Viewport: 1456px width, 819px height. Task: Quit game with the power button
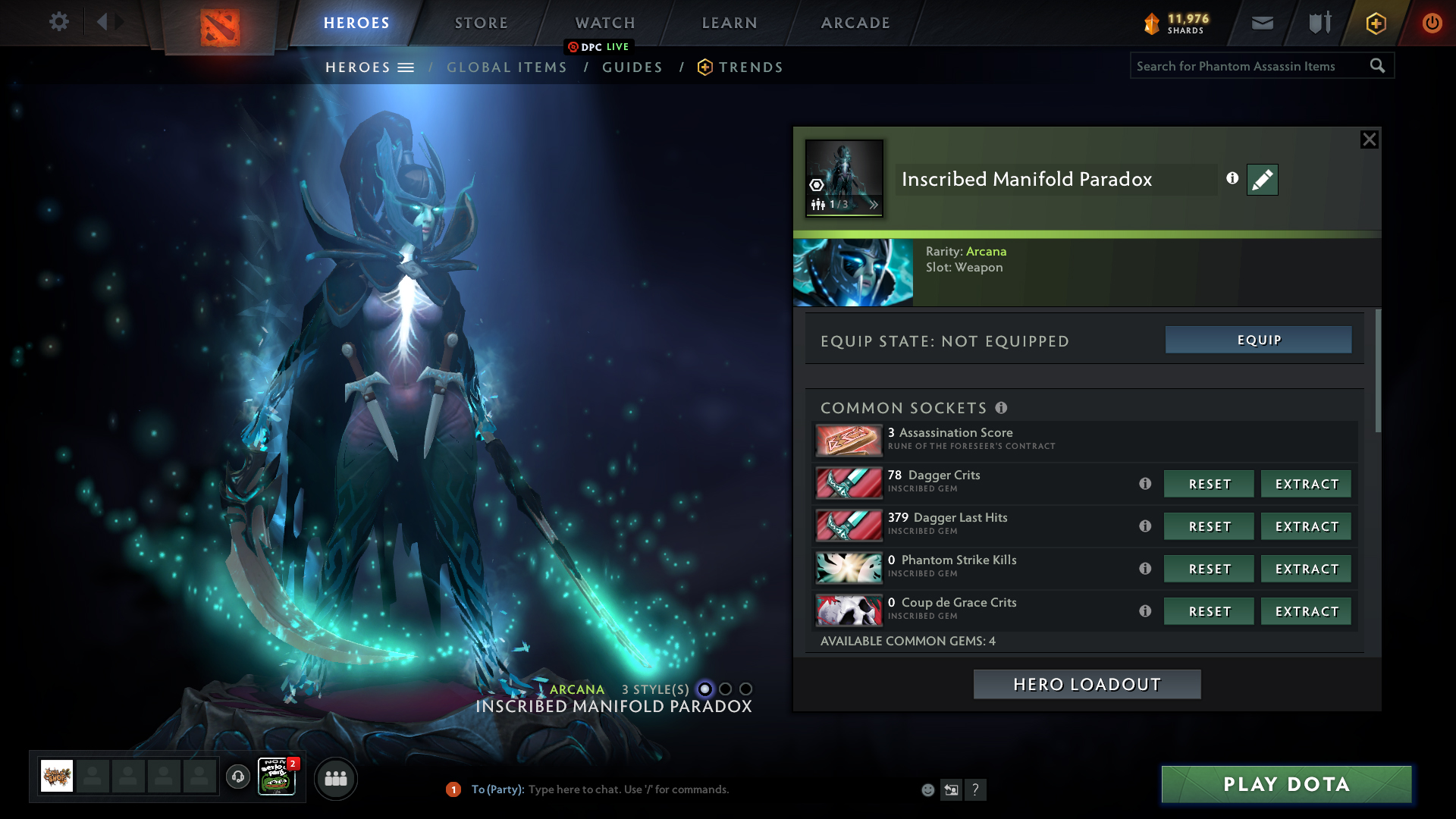(x=1432, y=23)
